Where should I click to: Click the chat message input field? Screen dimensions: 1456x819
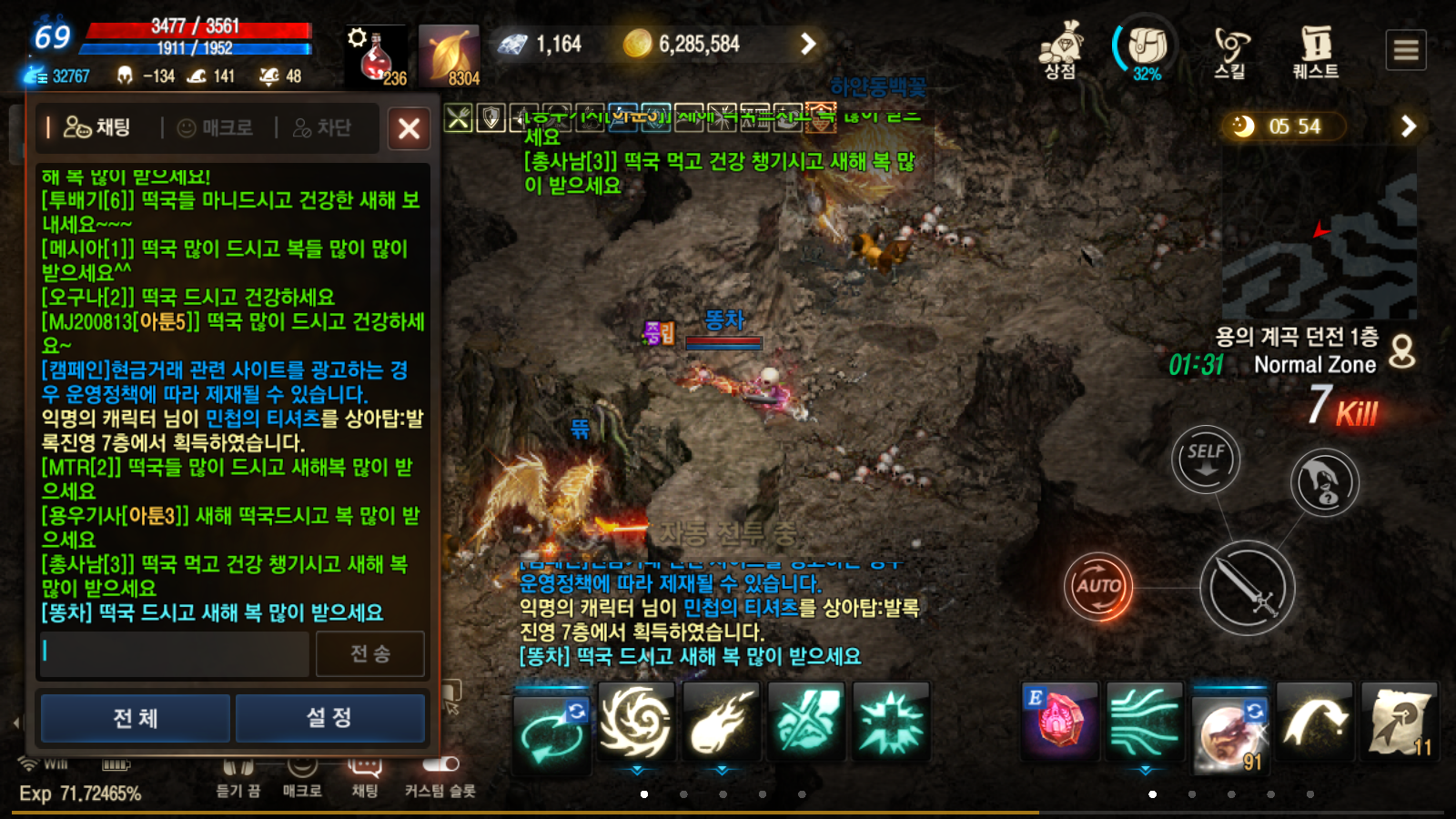[173, 652]
